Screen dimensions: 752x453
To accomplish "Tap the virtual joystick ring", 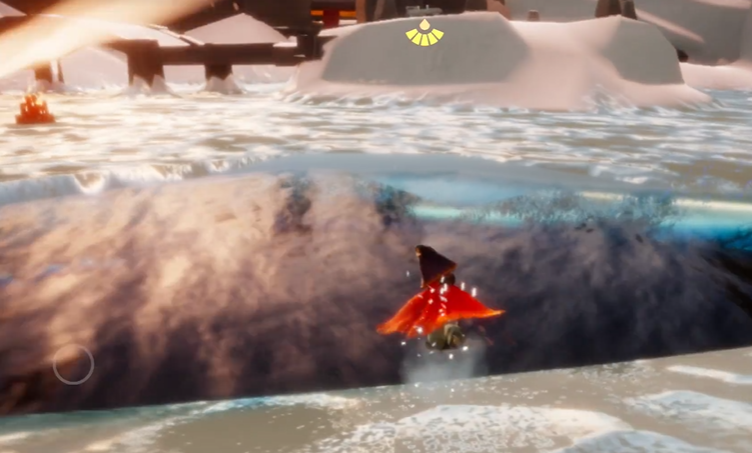I will 73,365.
